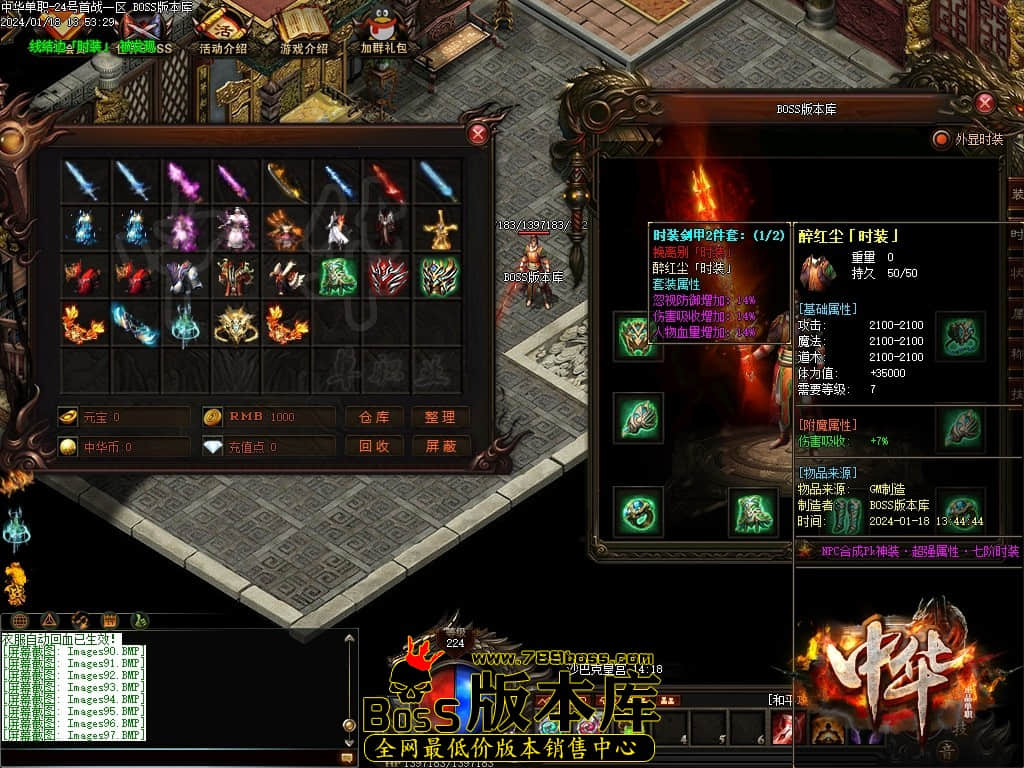
Task: Click the 屏蔽 block button
Action: click(440, 446)
